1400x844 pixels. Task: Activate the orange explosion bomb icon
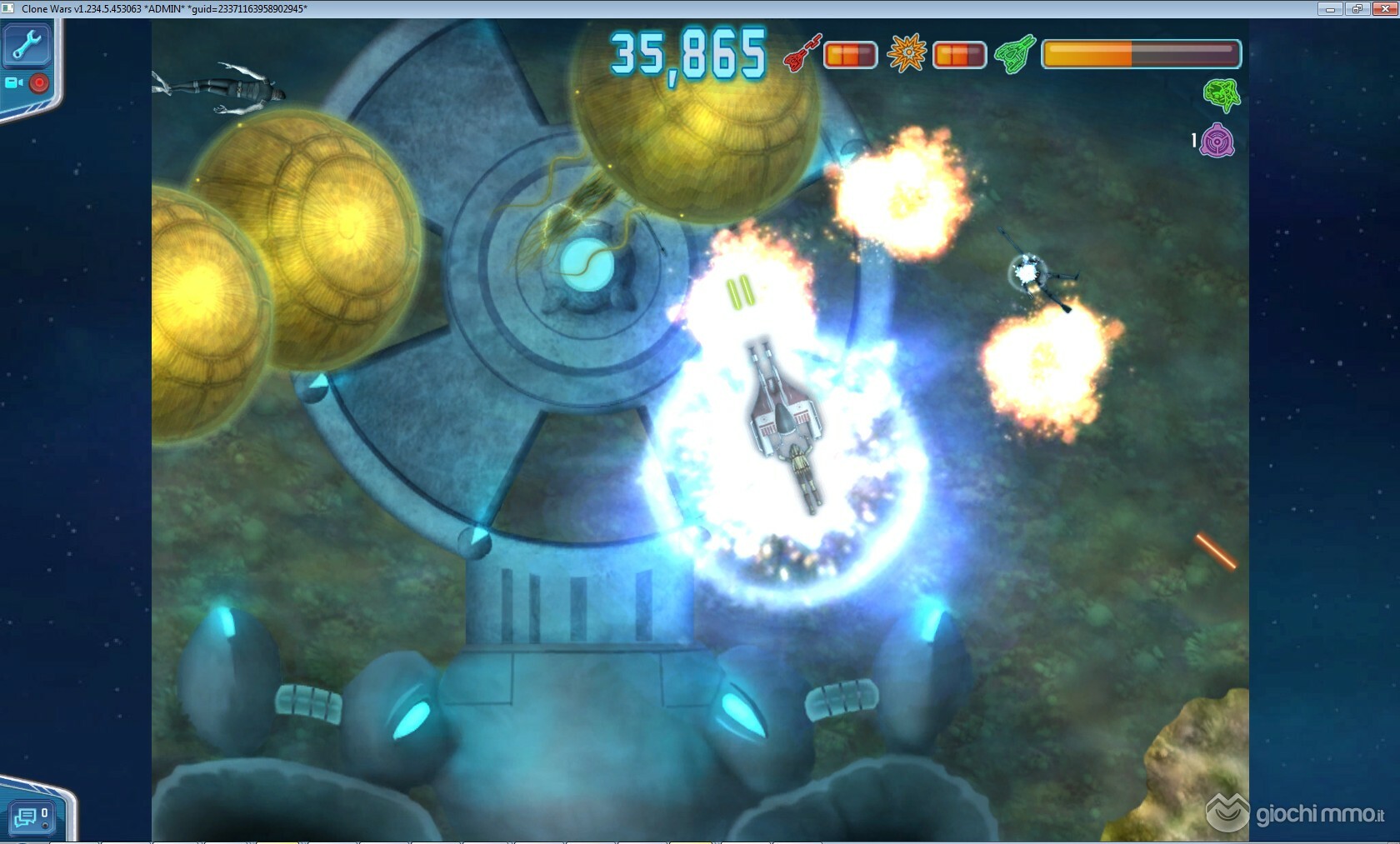(x=907, y=53)
